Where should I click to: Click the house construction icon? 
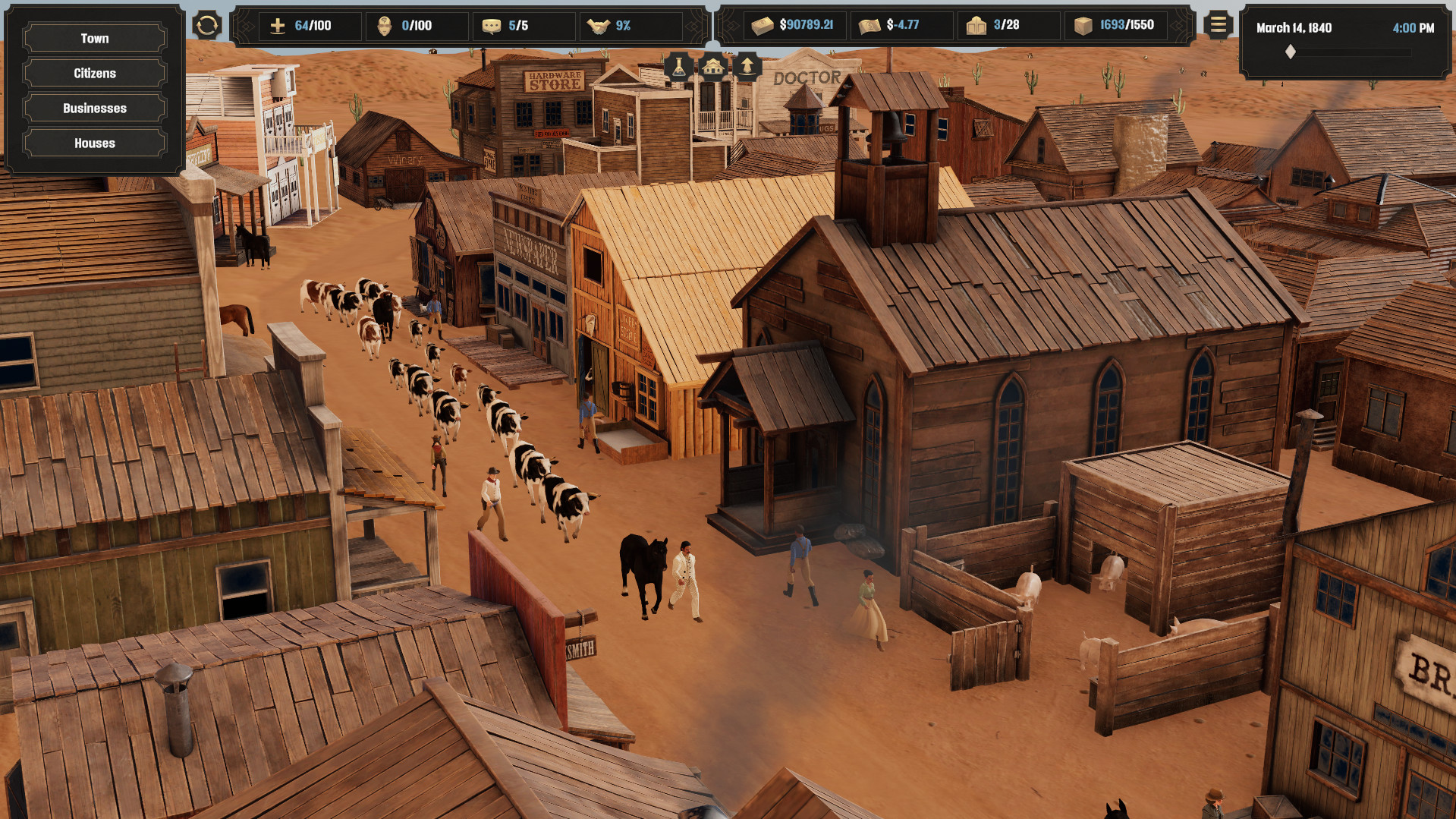point(713,67)
